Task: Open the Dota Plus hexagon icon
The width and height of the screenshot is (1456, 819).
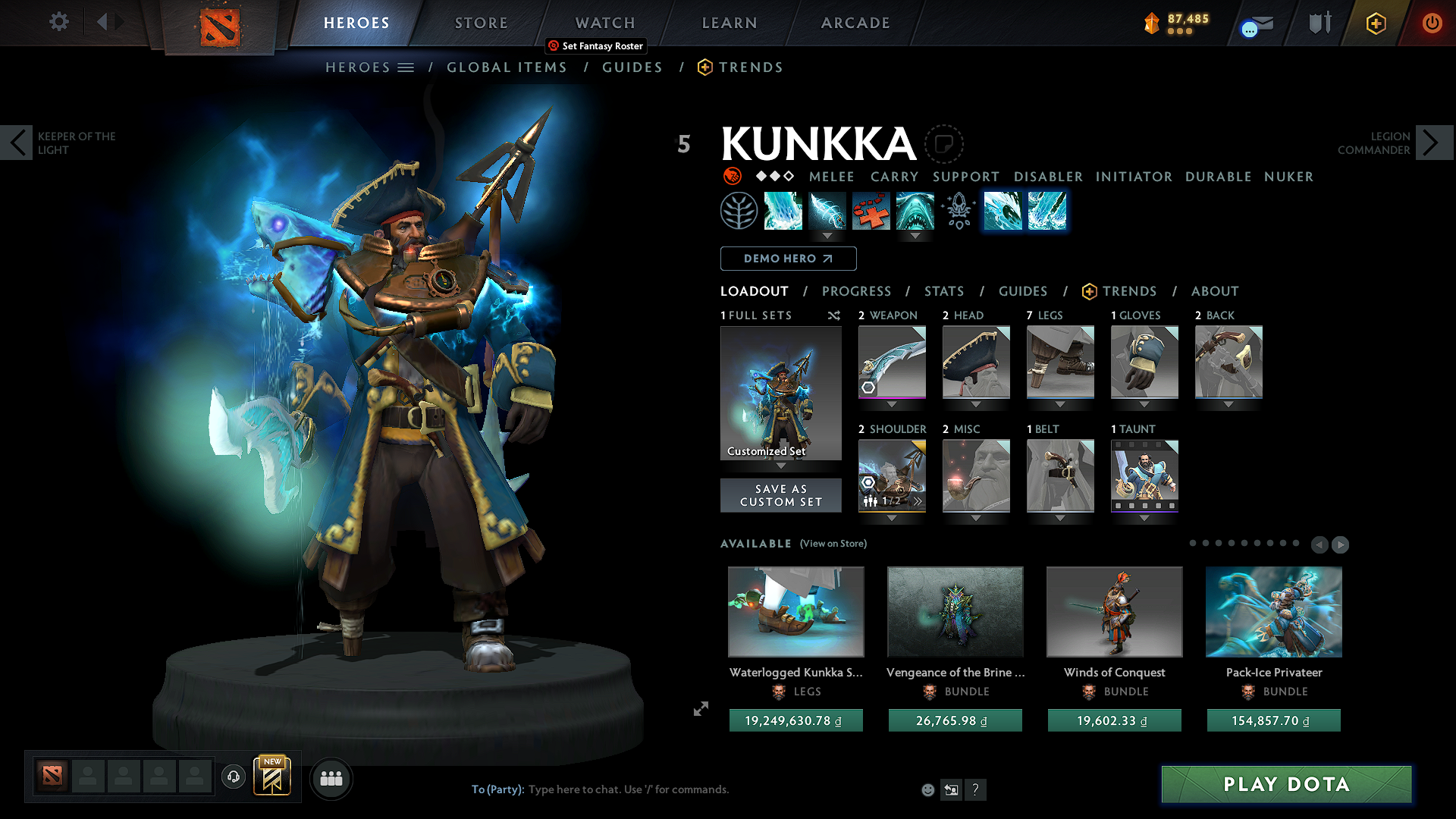Action: tap(1376, 23)
